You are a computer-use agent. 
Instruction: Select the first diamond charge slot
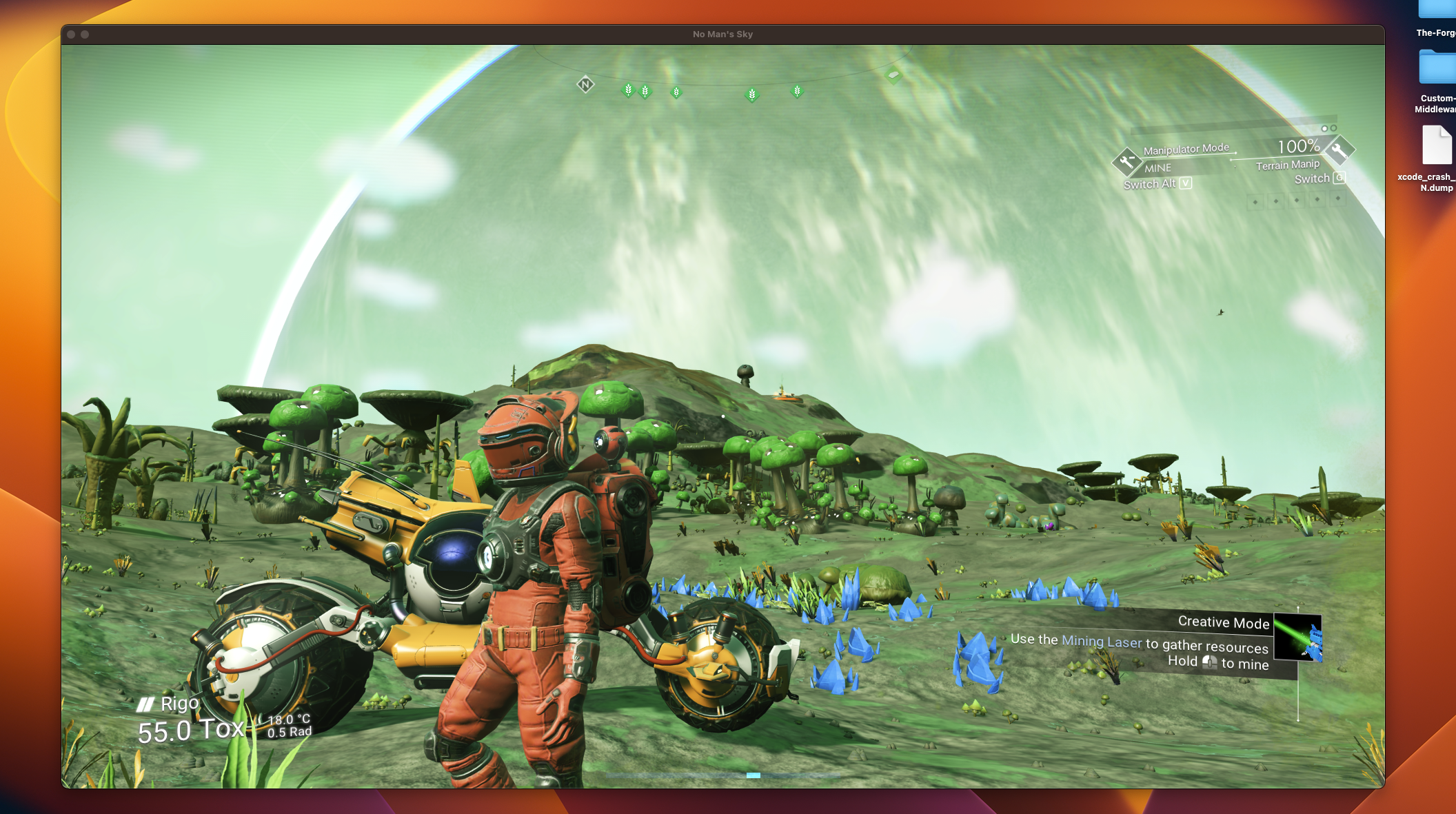1256,202
